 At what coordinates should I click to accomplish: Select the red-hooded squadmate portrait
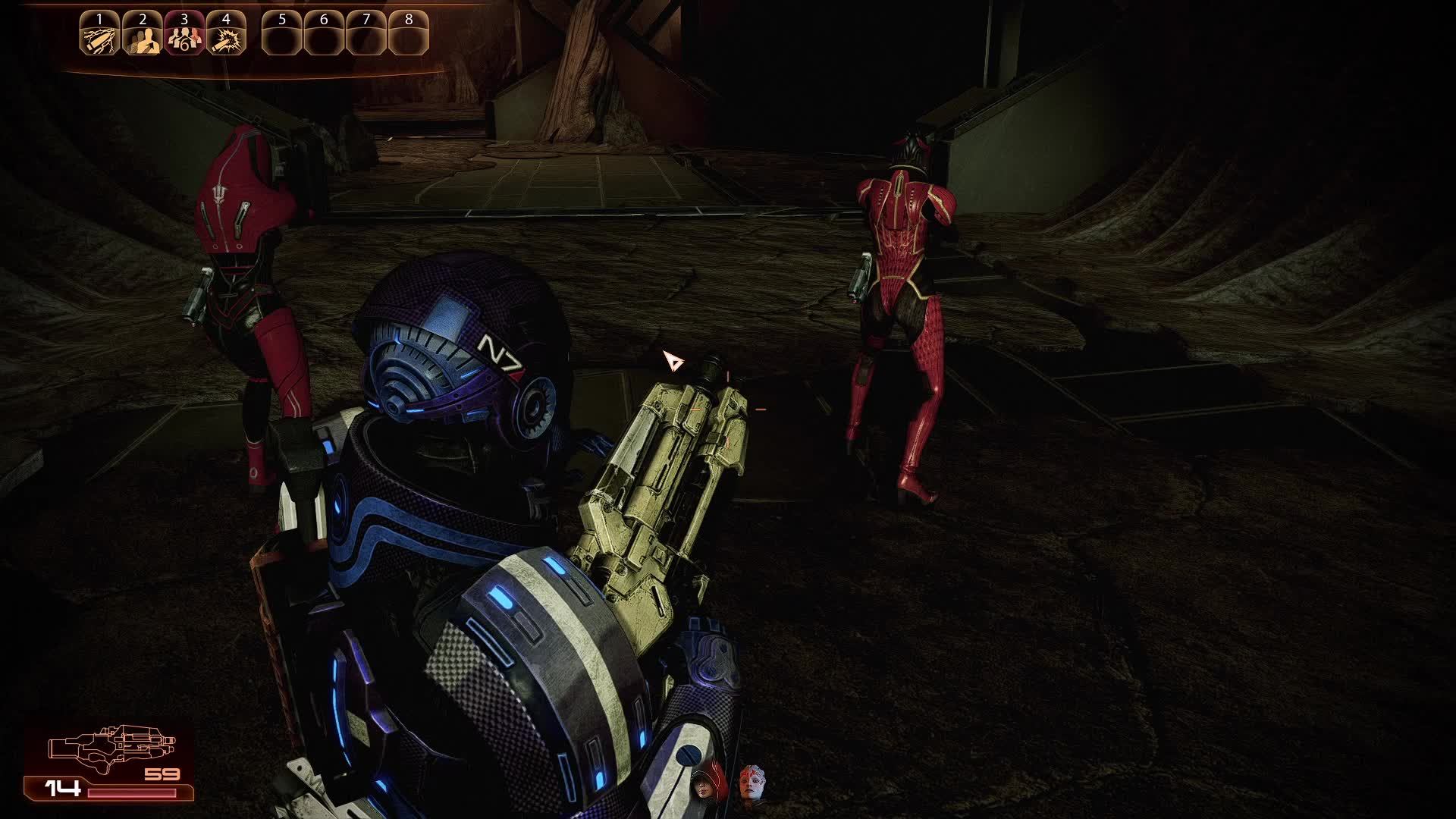pos(707,783)
